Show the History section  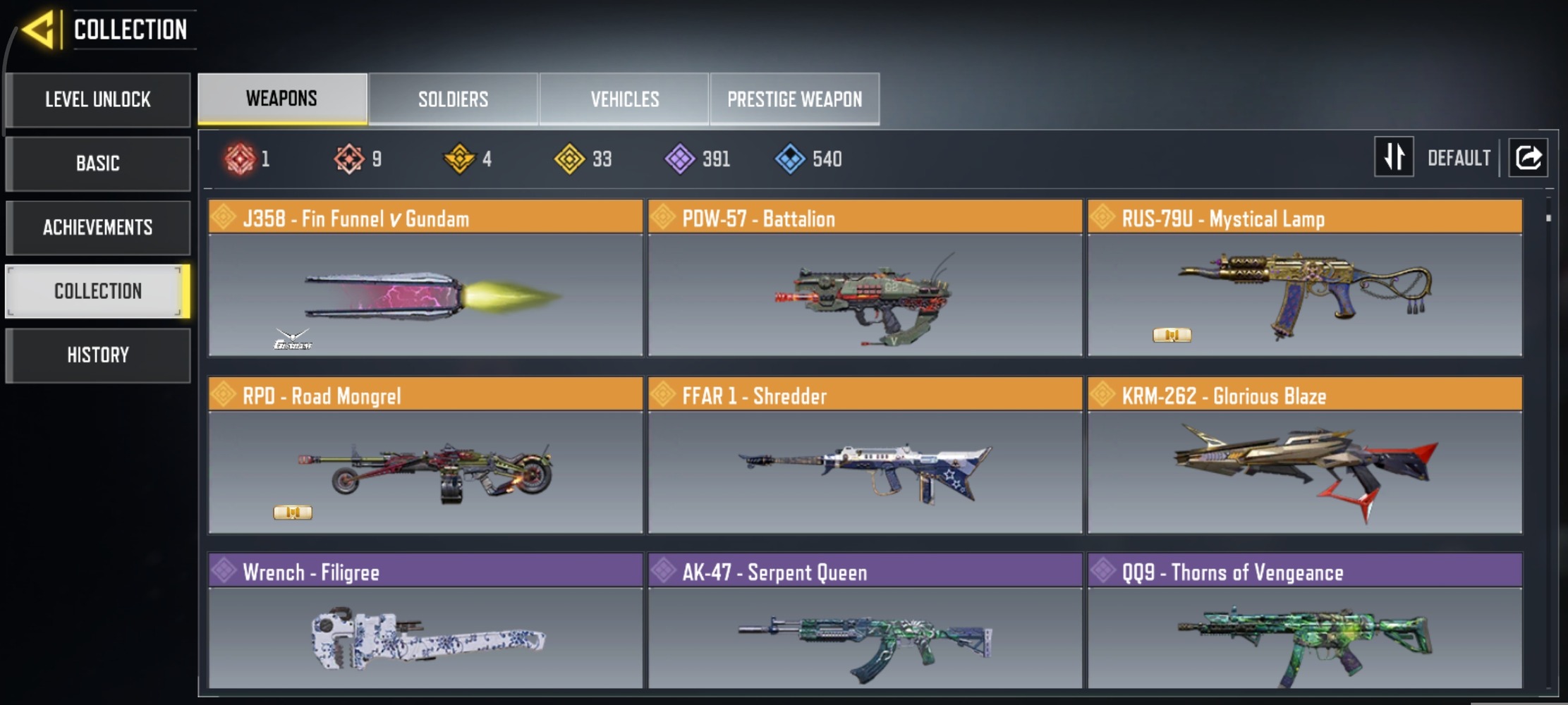pyautogui.click(x=98, y=355)
